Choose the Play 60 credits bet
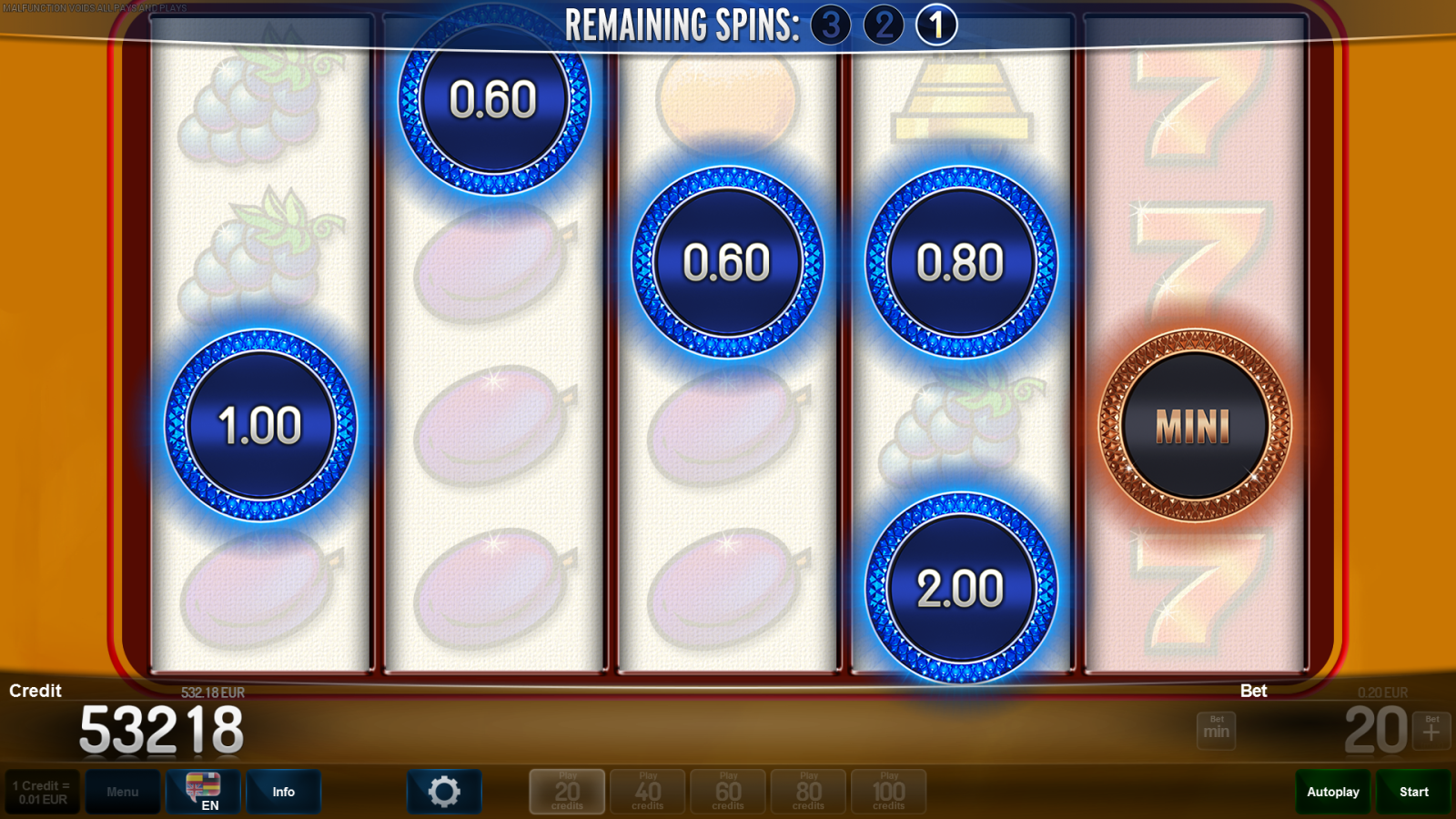Viewport: 1456px width, 819px height. click(728, 792)
